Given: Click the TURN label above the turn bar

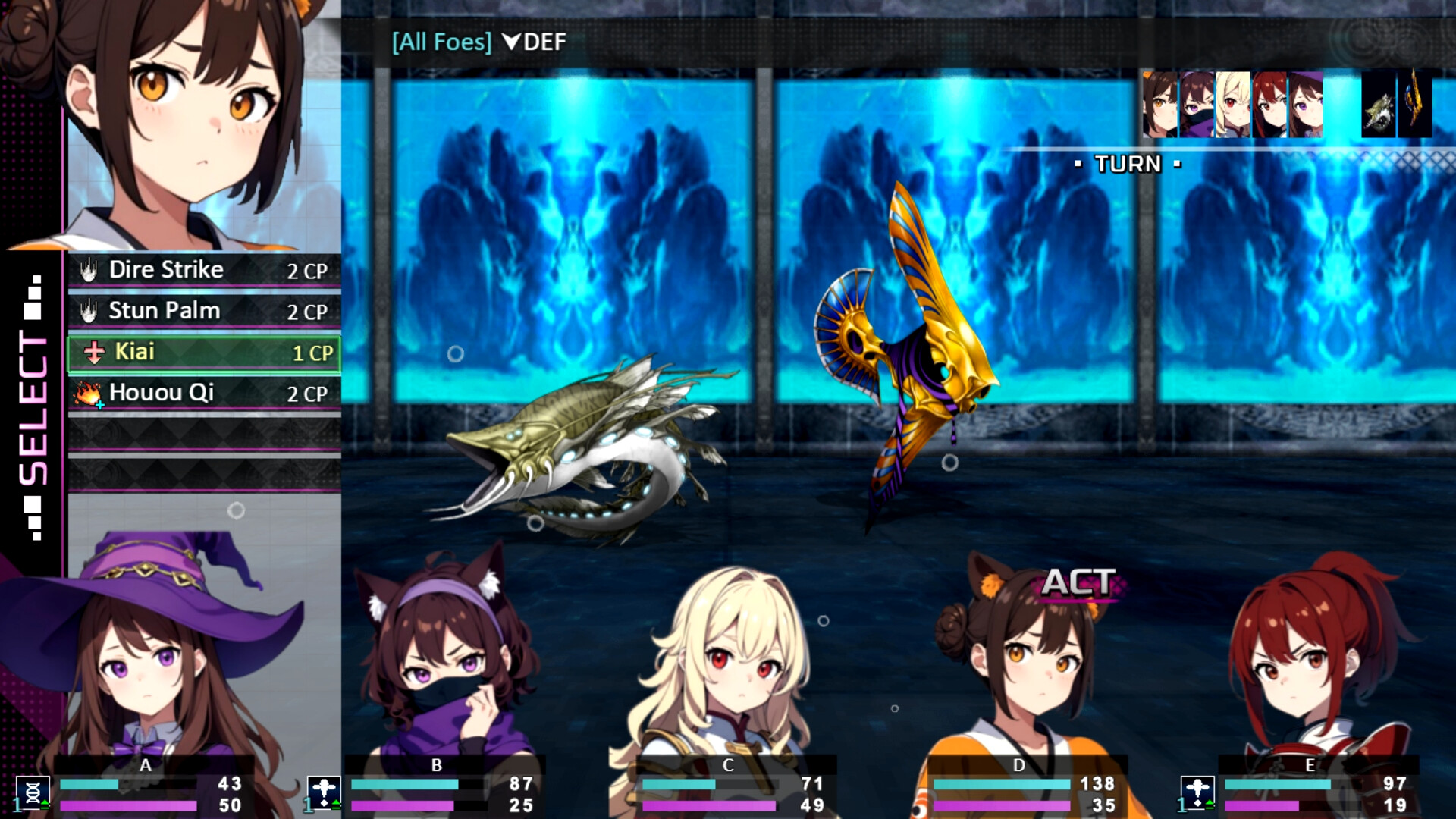Looking at the screenshot, I should pos(1127,164).
